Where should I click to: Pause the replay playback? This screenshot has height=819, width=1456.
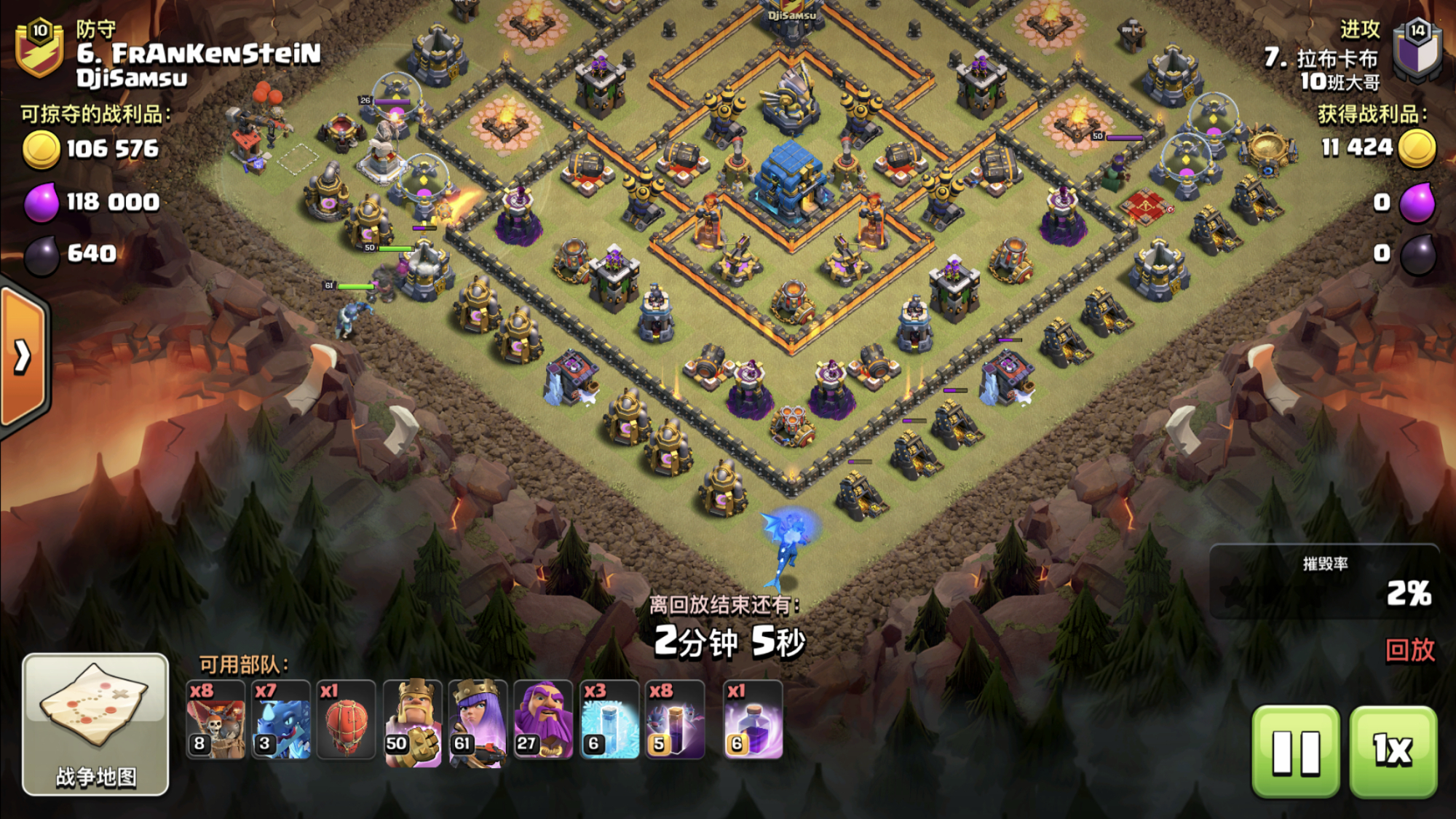[x=1295, y=751]
